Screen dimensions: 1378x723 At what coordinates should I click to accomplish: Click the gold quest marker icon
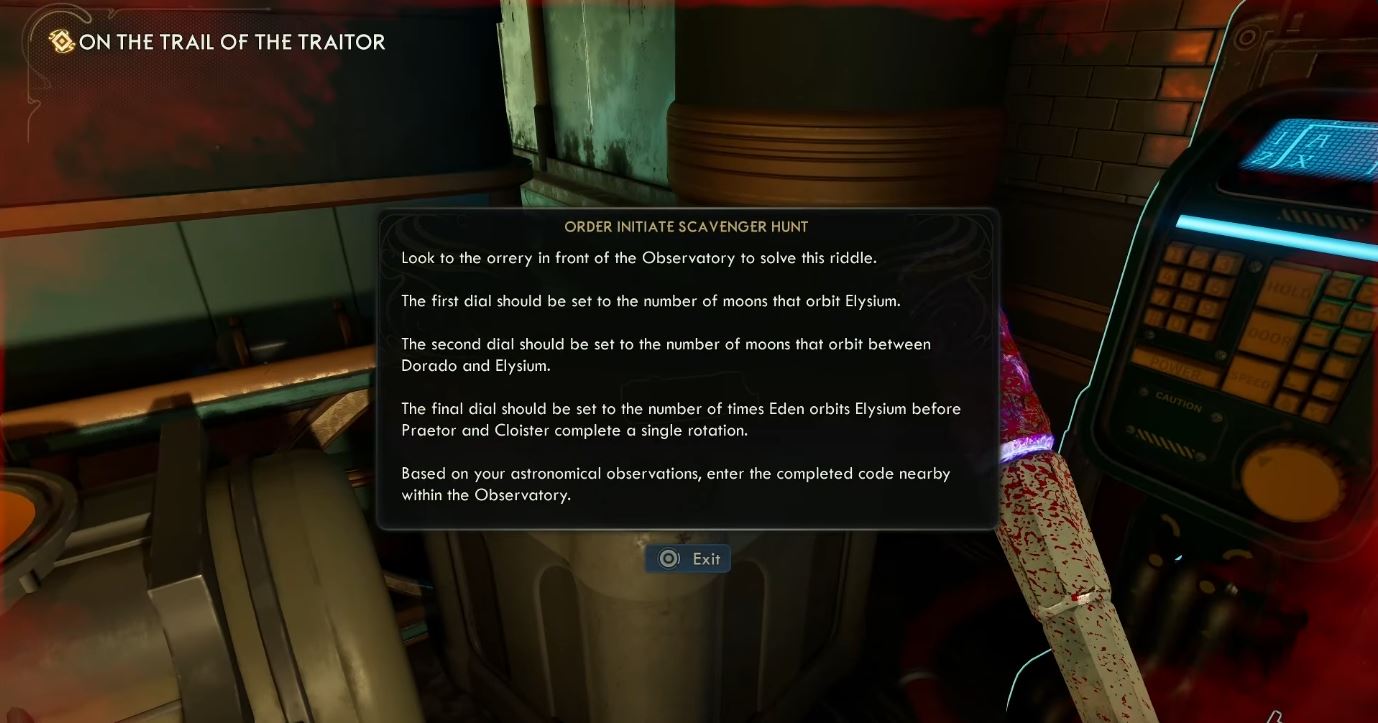click(59, 42)
